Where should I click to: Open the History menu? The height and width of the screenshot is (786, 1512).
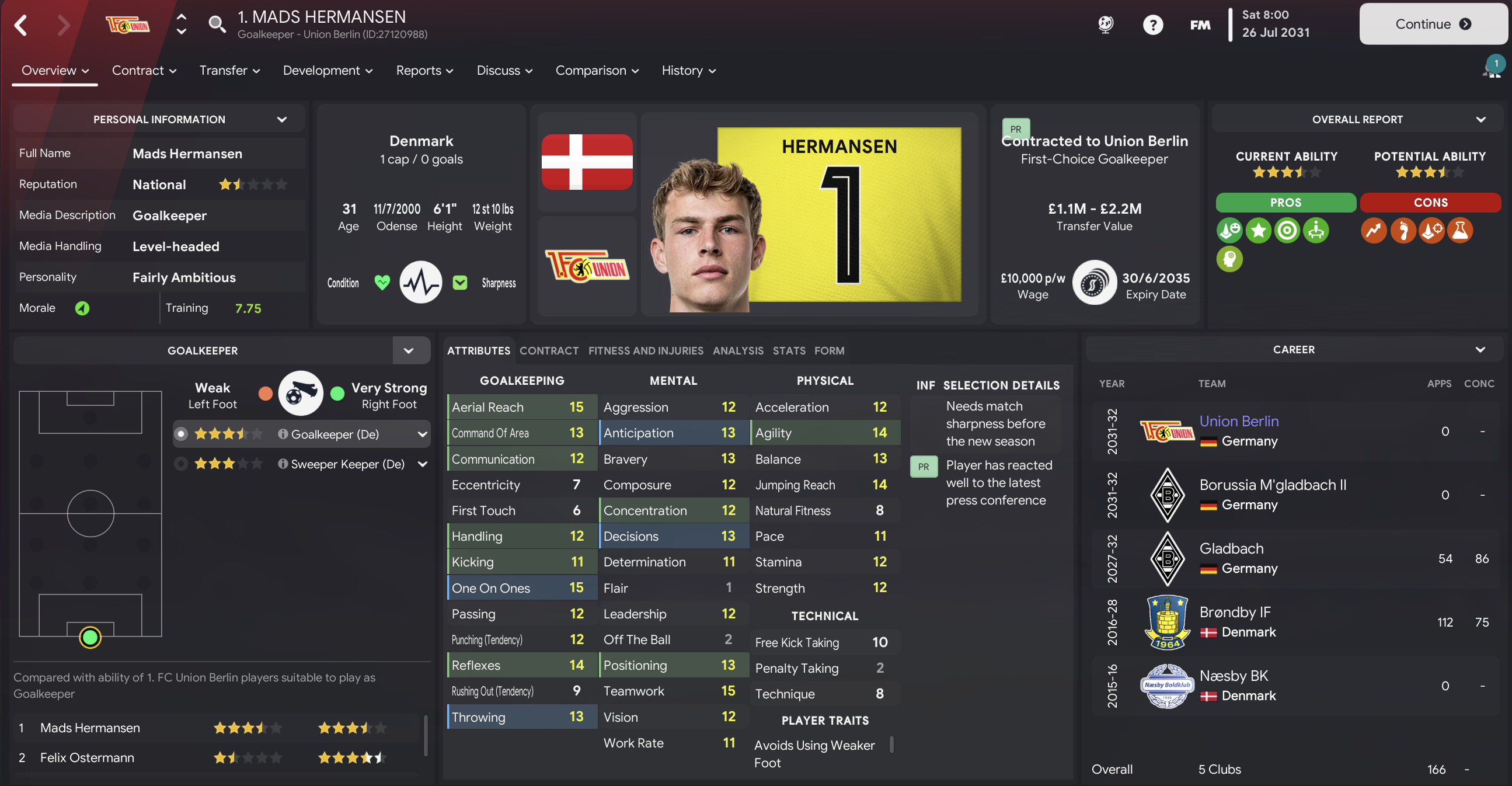(688, 71)
